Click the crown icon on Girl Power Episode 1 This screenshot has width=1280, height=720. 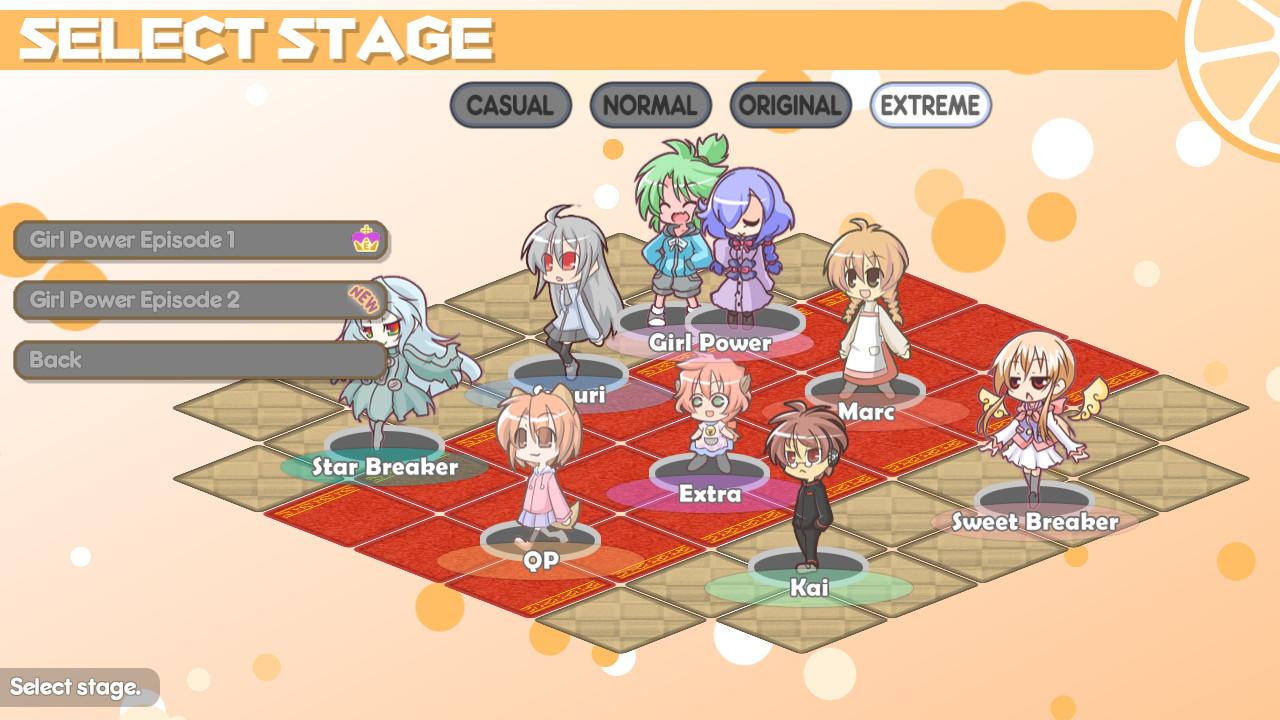coord(367,240)
